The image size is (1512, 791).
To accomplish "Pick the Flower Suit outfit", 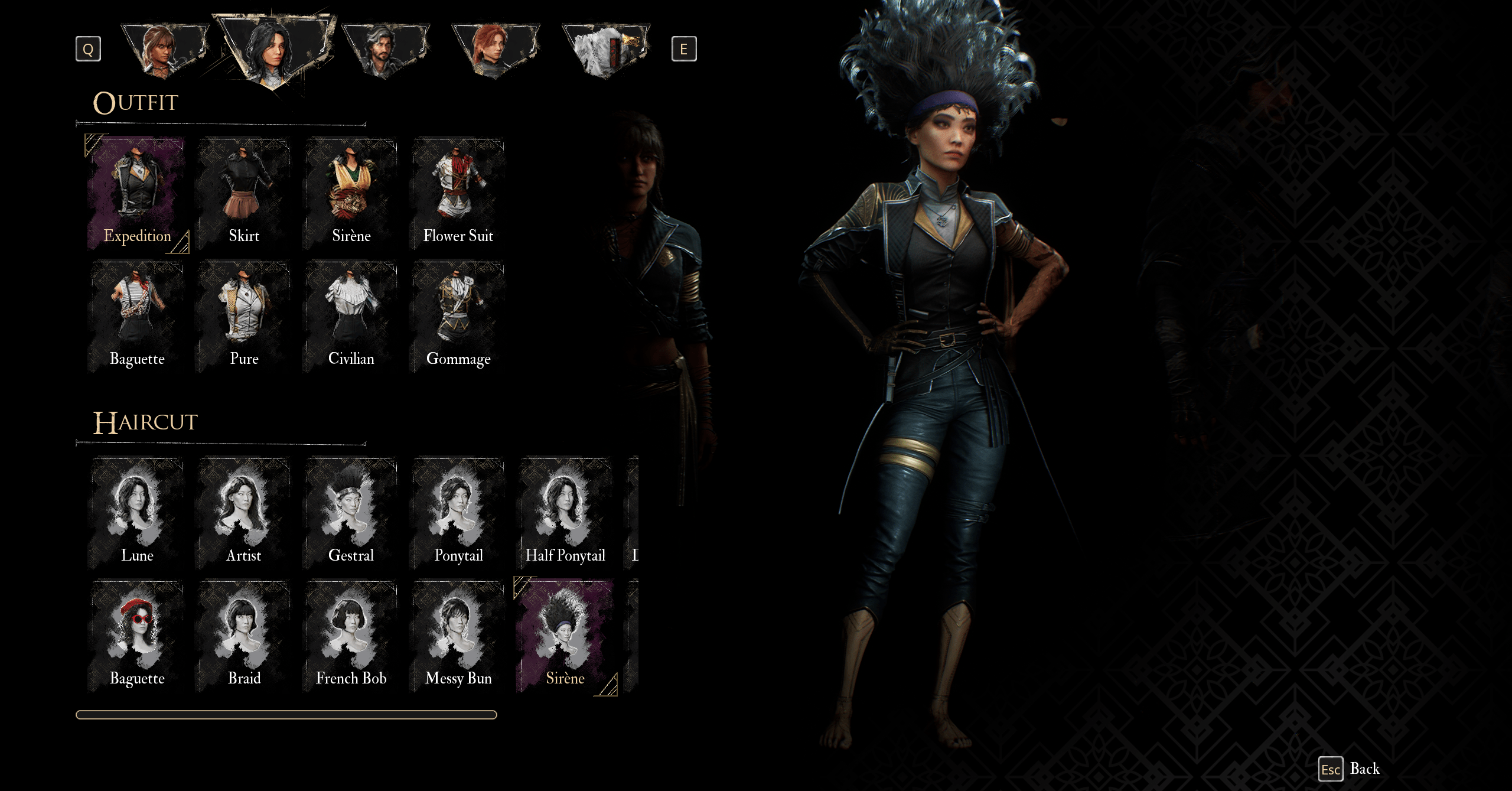I will [x=458, y=193].
